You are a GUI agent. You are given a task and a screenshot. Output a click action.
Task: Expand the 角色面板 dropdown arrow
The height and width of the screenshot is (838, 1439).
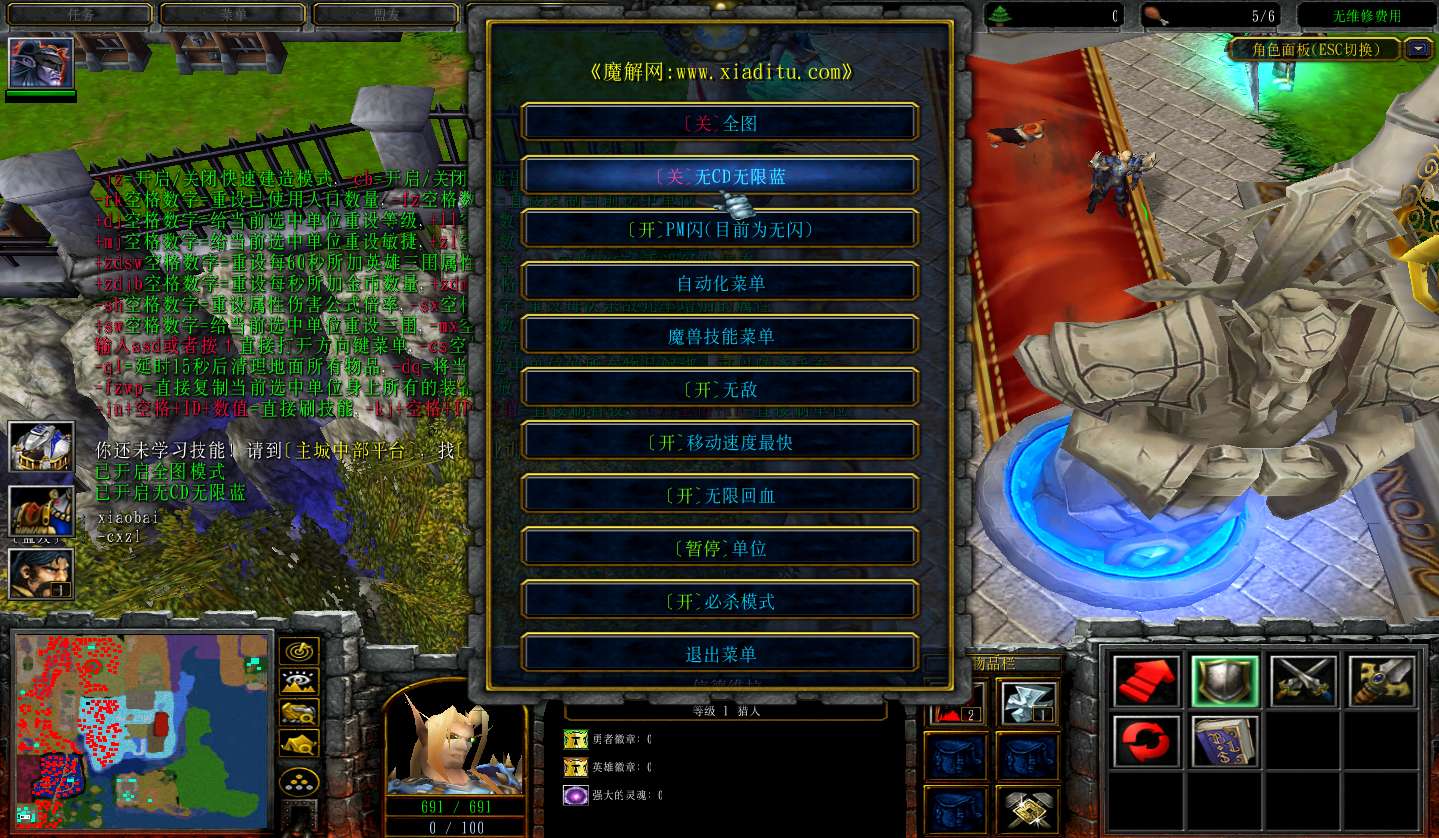click(x=1418, y=48)
